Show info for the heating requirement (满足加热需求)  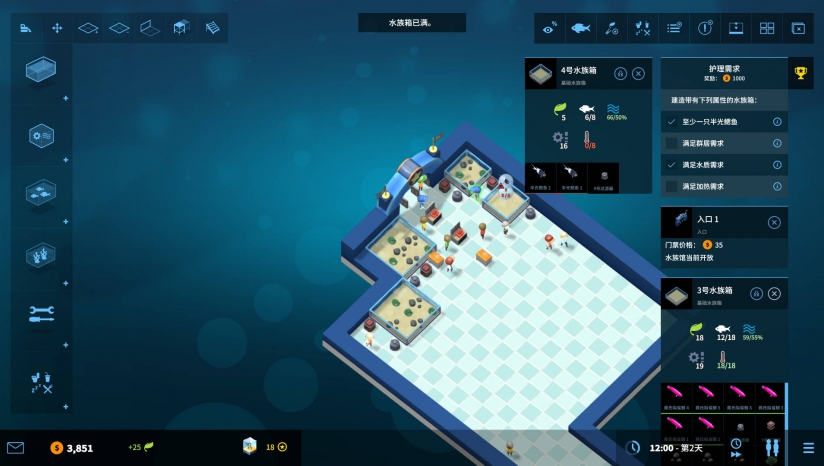pos(777,186)
